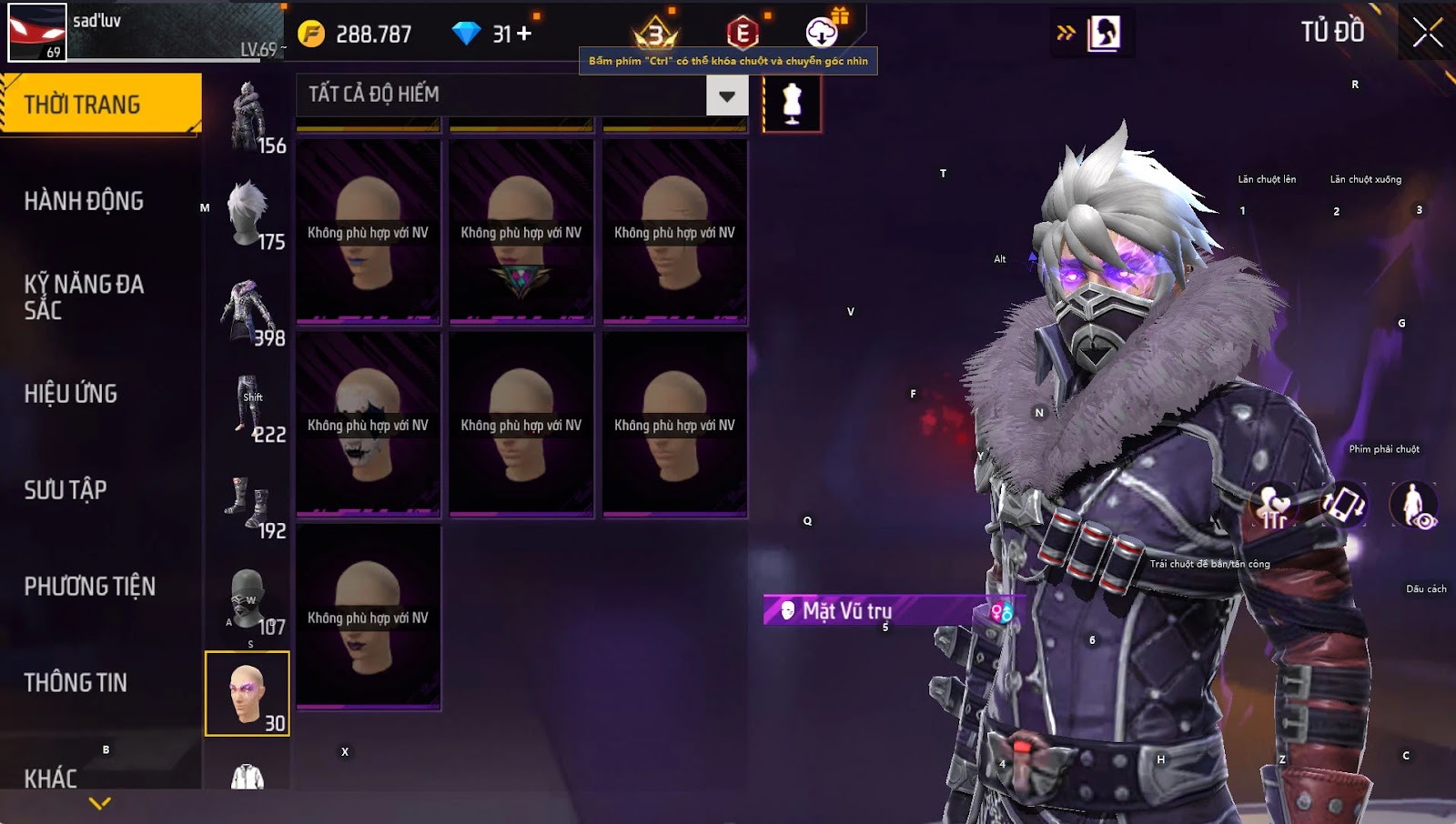Screen dimensions: 1456x824
Task: Pick the mask category showing 107
Action: (x=248, y=600)
